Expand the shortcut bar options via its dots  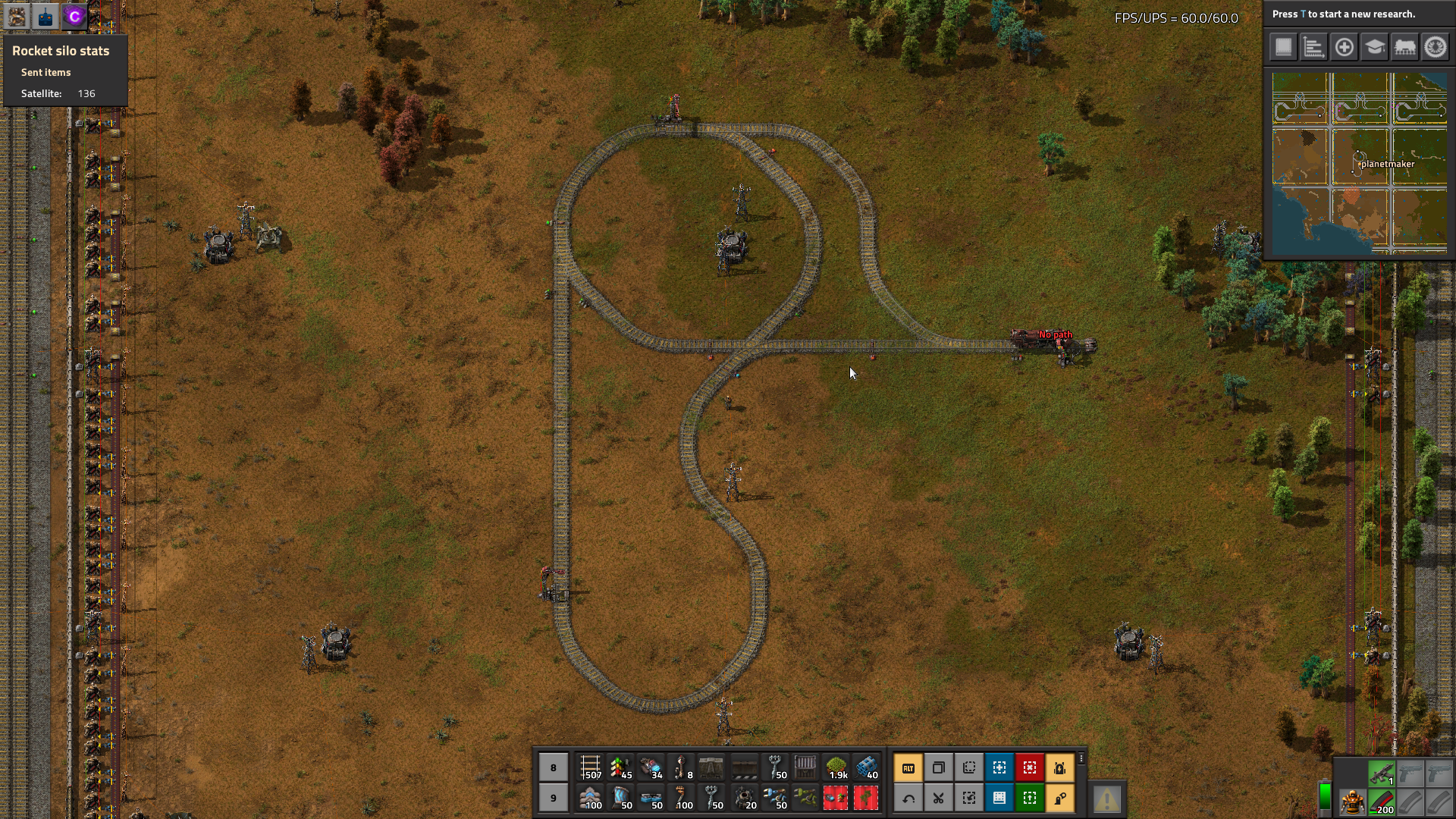click(x=1081, y=758)
